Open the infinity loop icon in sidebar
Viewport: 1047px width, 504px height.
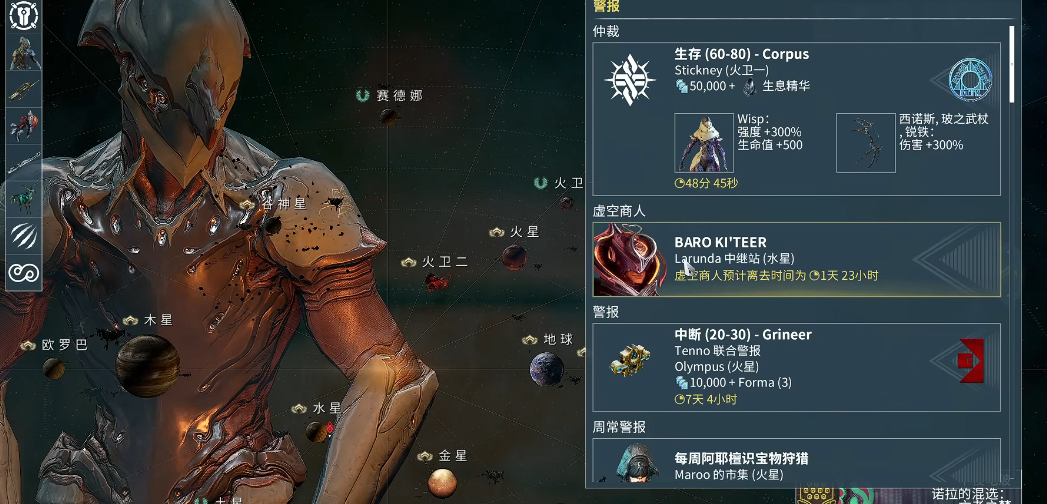click(24, 271)
